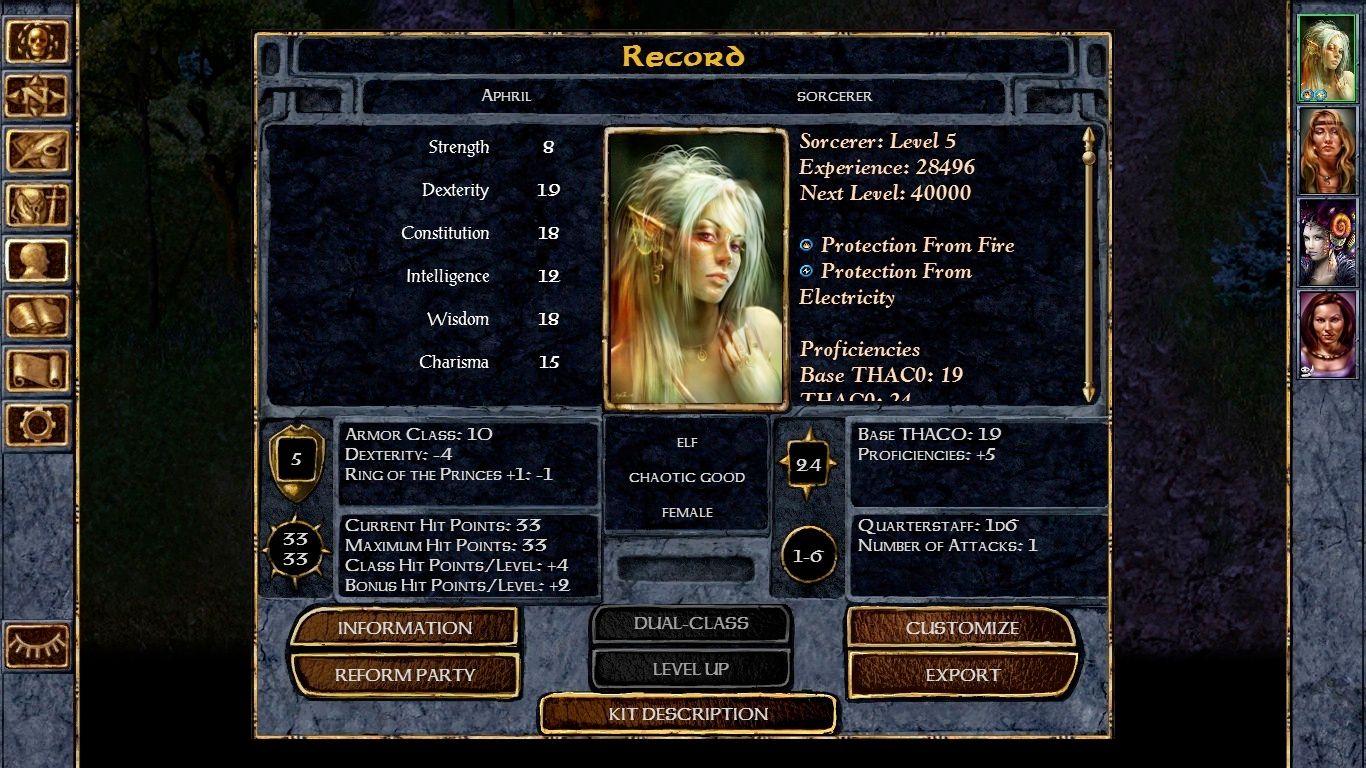
Task: Select Aphril's white-haired elf party portrait
Action: tap(1327, 59)
